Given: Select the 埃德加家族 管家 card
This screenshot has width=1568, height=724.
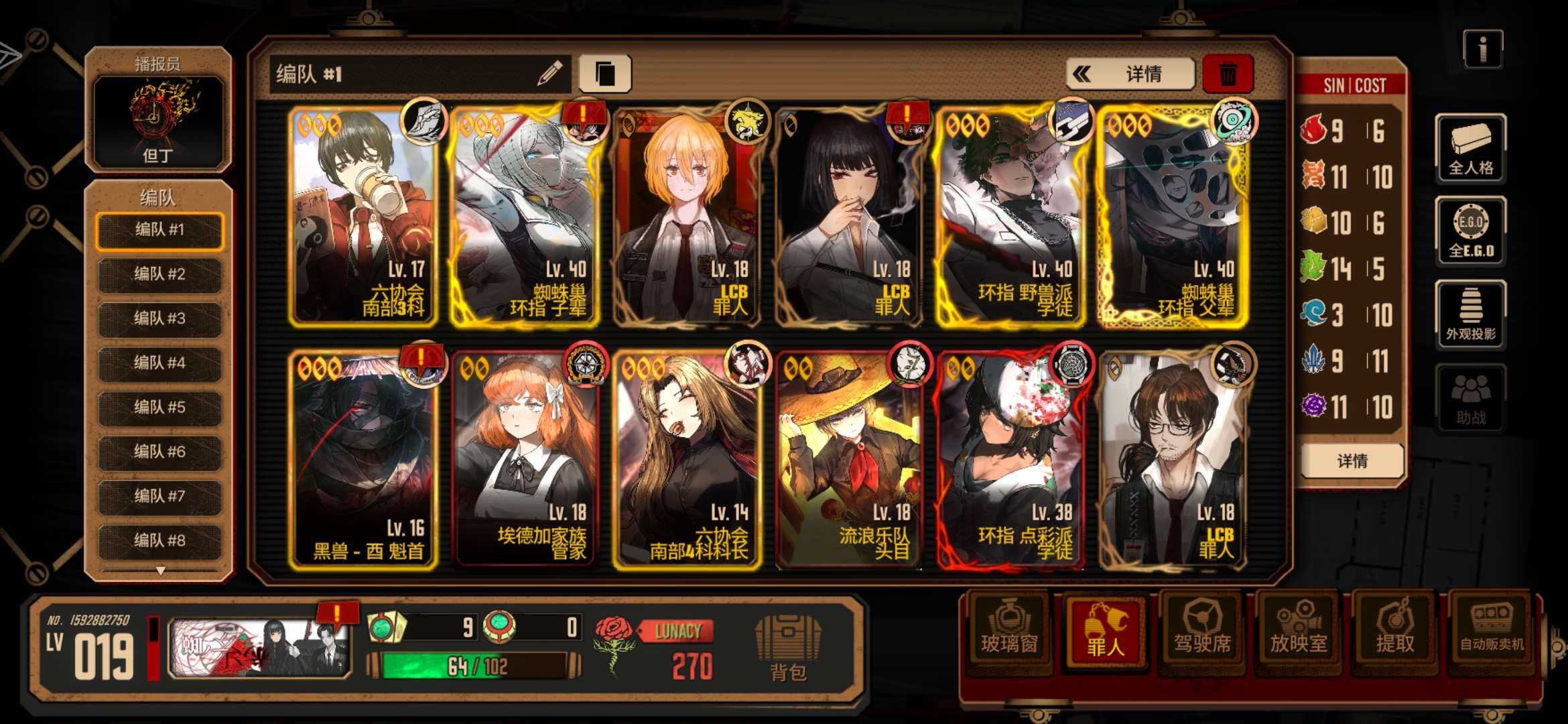Looking at the screenshot, I should [525, 461].
